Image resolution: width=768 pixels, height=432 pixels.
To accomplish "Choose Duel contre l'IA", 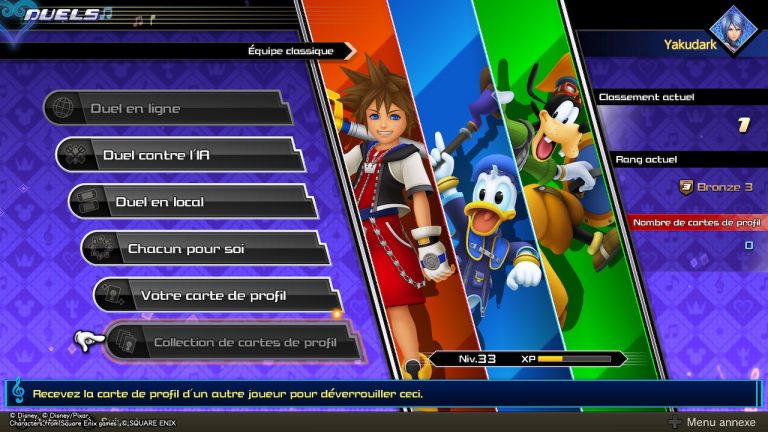I will click(180, 155).
